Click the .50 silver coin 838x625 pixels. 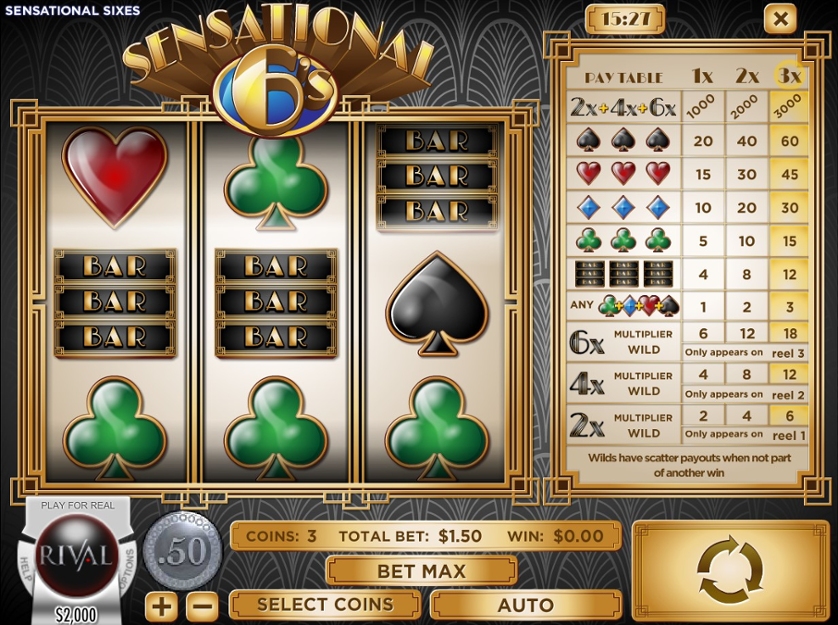[182, 551]
